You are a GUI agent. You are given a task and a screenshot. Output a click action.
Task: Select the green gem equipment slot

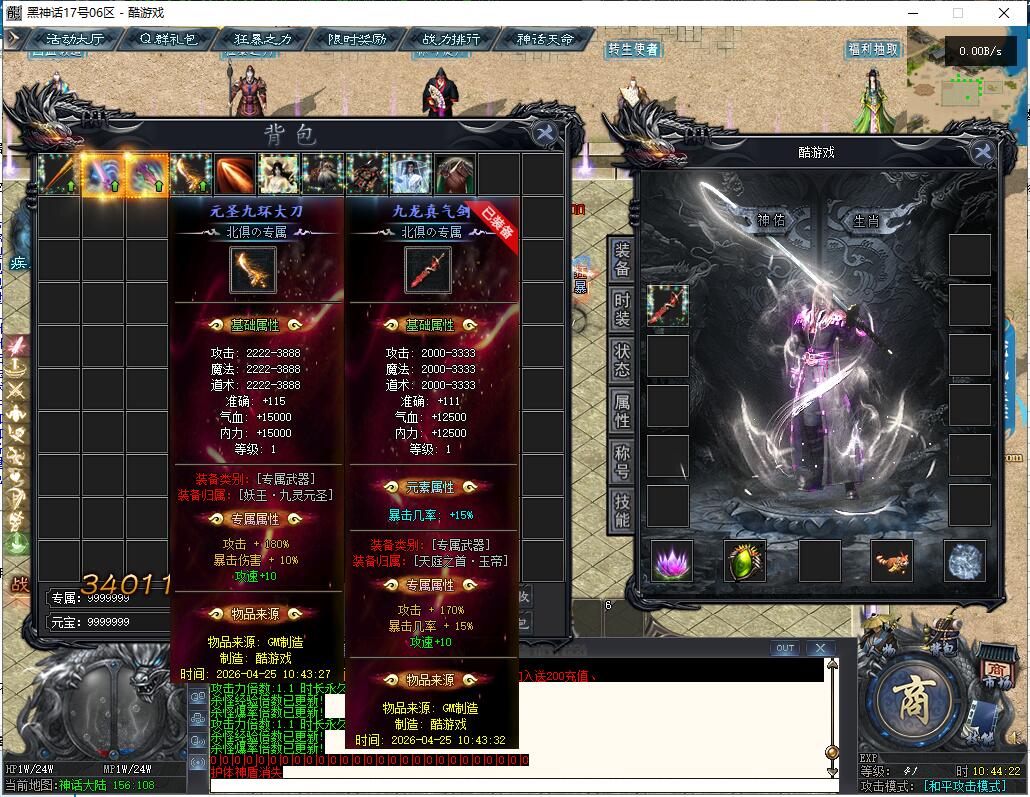[745, 561]
